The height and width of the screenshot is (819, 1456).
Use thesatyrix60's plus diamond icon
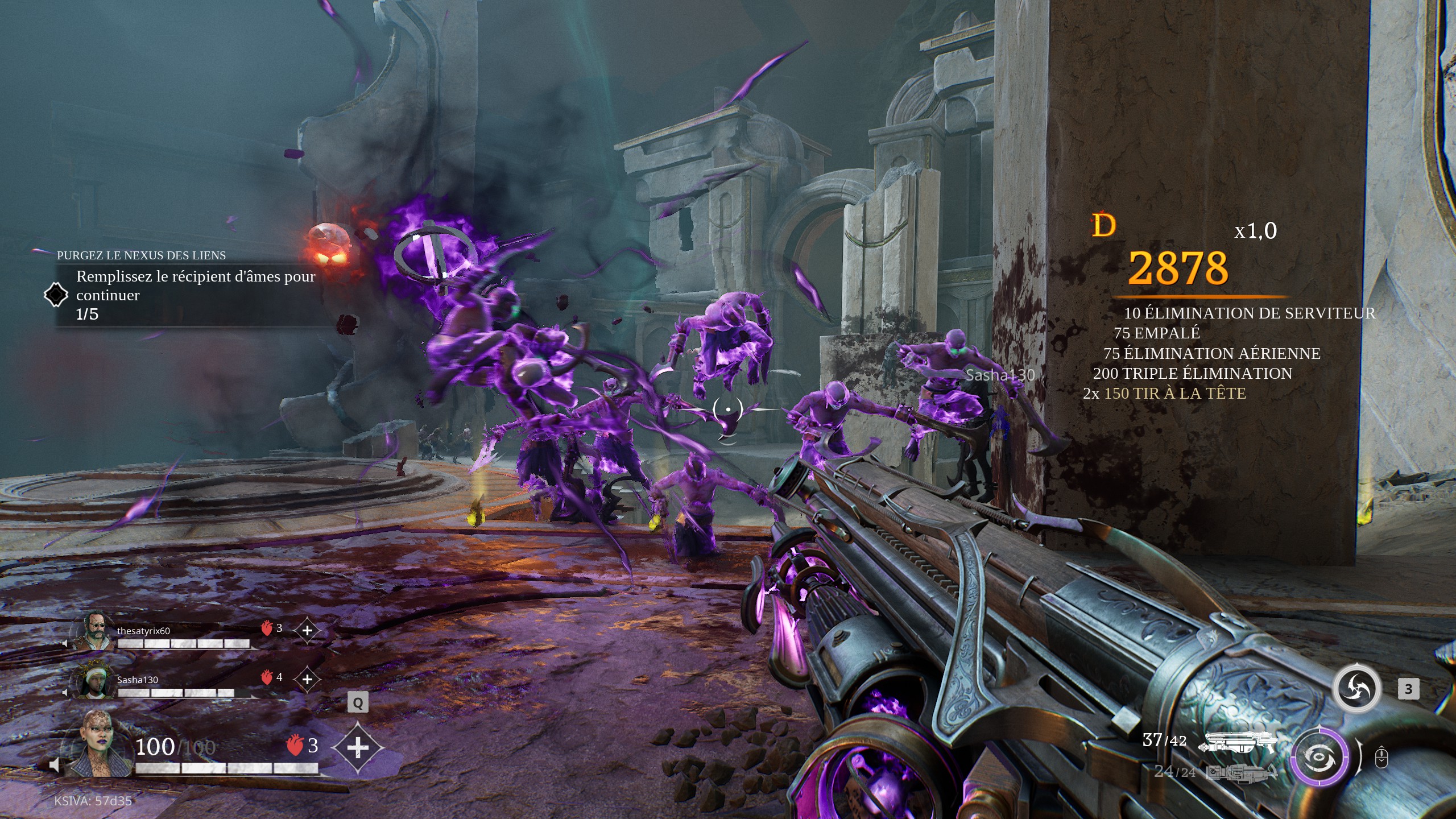307,630
